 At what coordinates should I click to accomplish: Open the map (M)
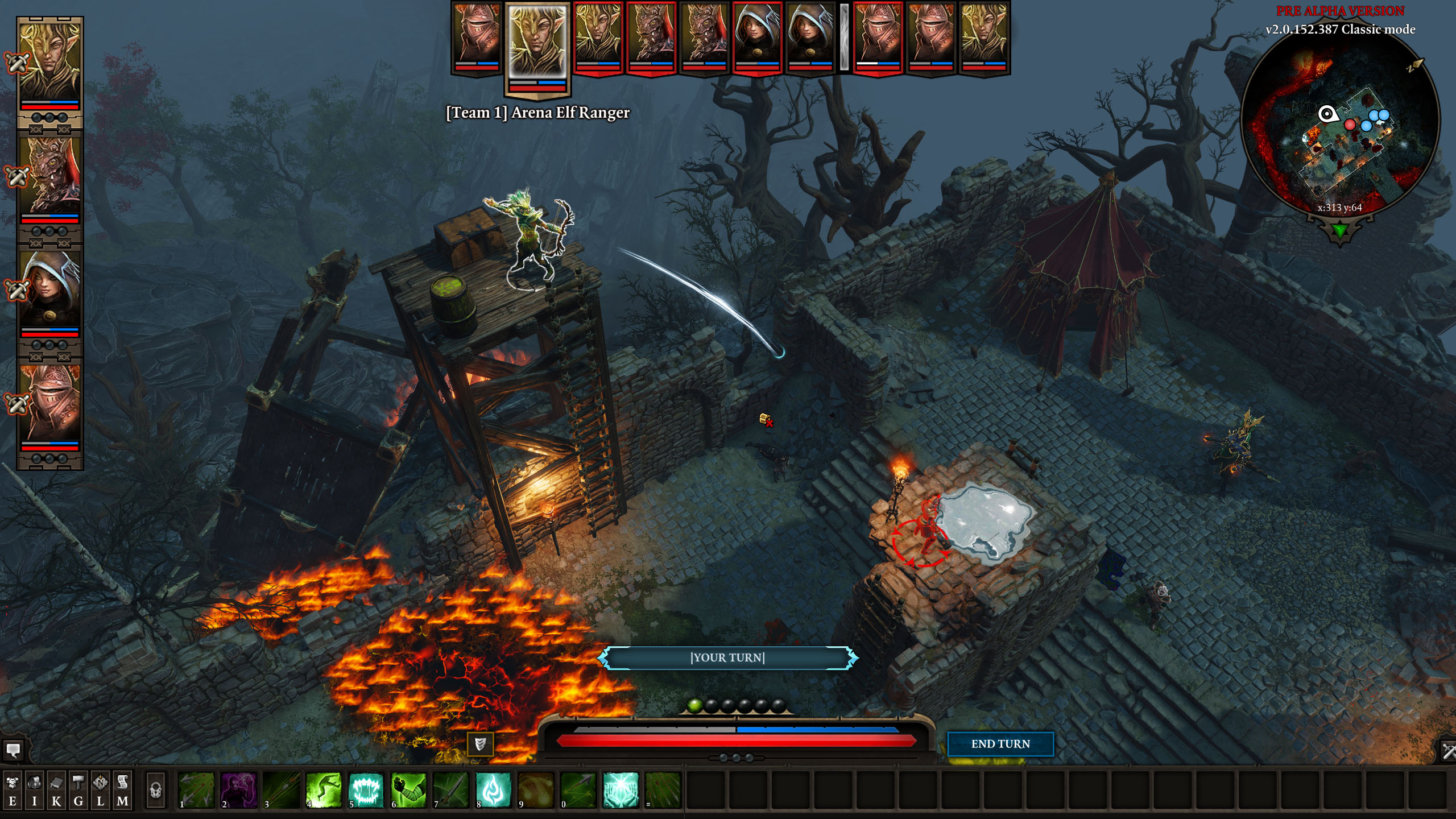pos(122,790)
